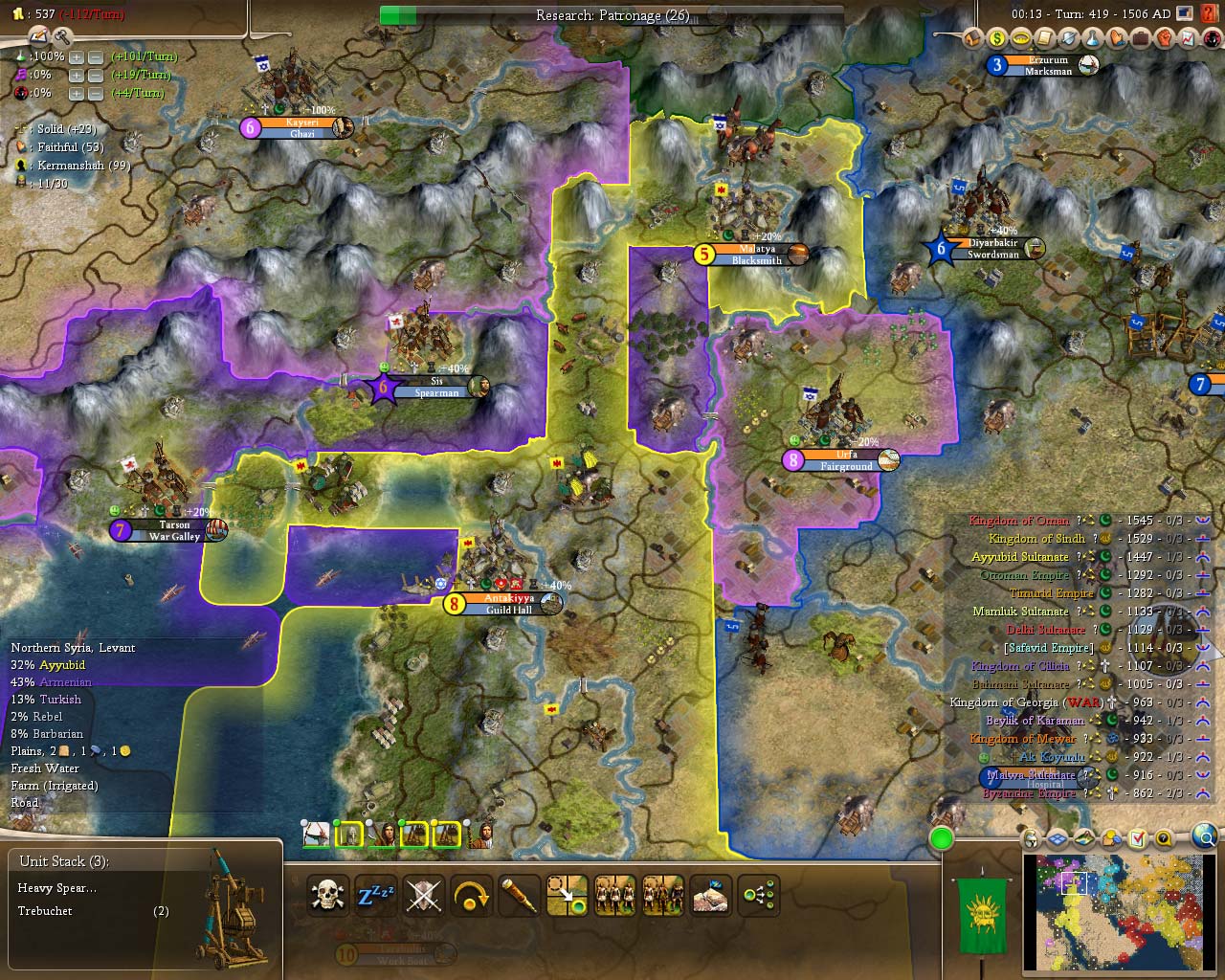This screenshot has width=1225, height=980.
Task: Open the Financial Advisor dollar icon
Action: pos(997,39)
